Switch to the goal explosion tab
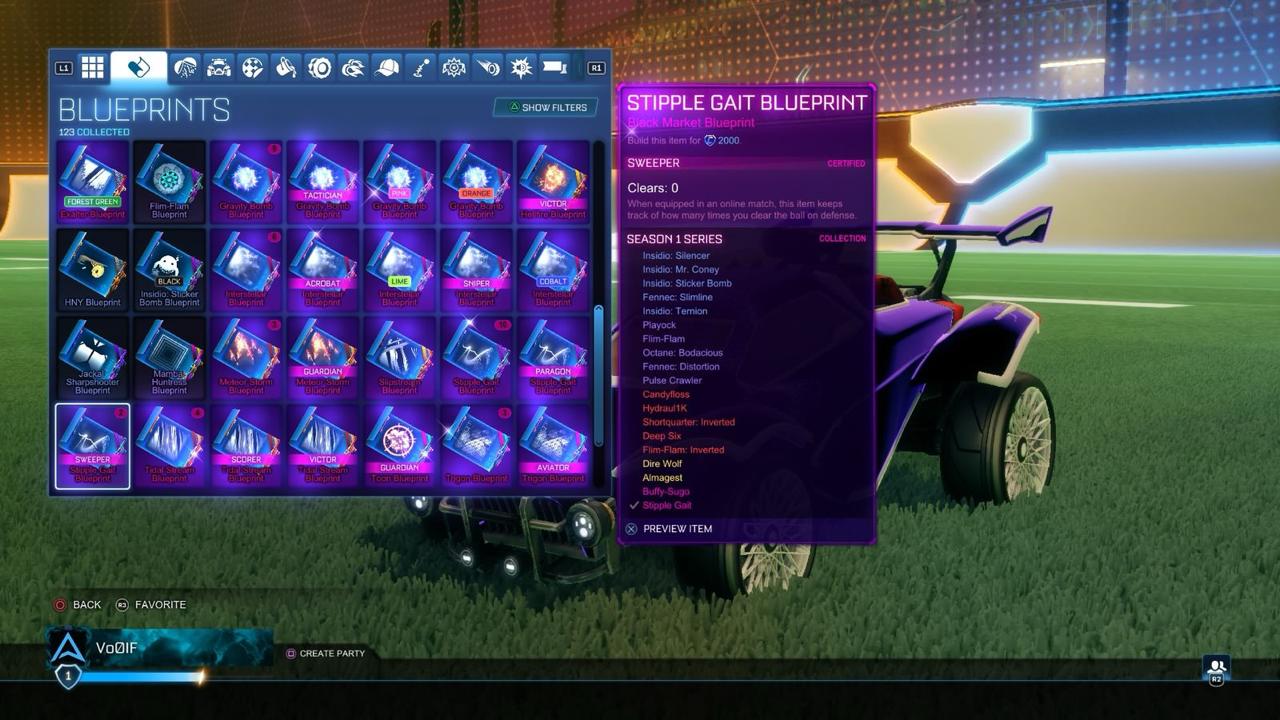Viewport: 1280px width, 720px height. (x=521, y=67)
